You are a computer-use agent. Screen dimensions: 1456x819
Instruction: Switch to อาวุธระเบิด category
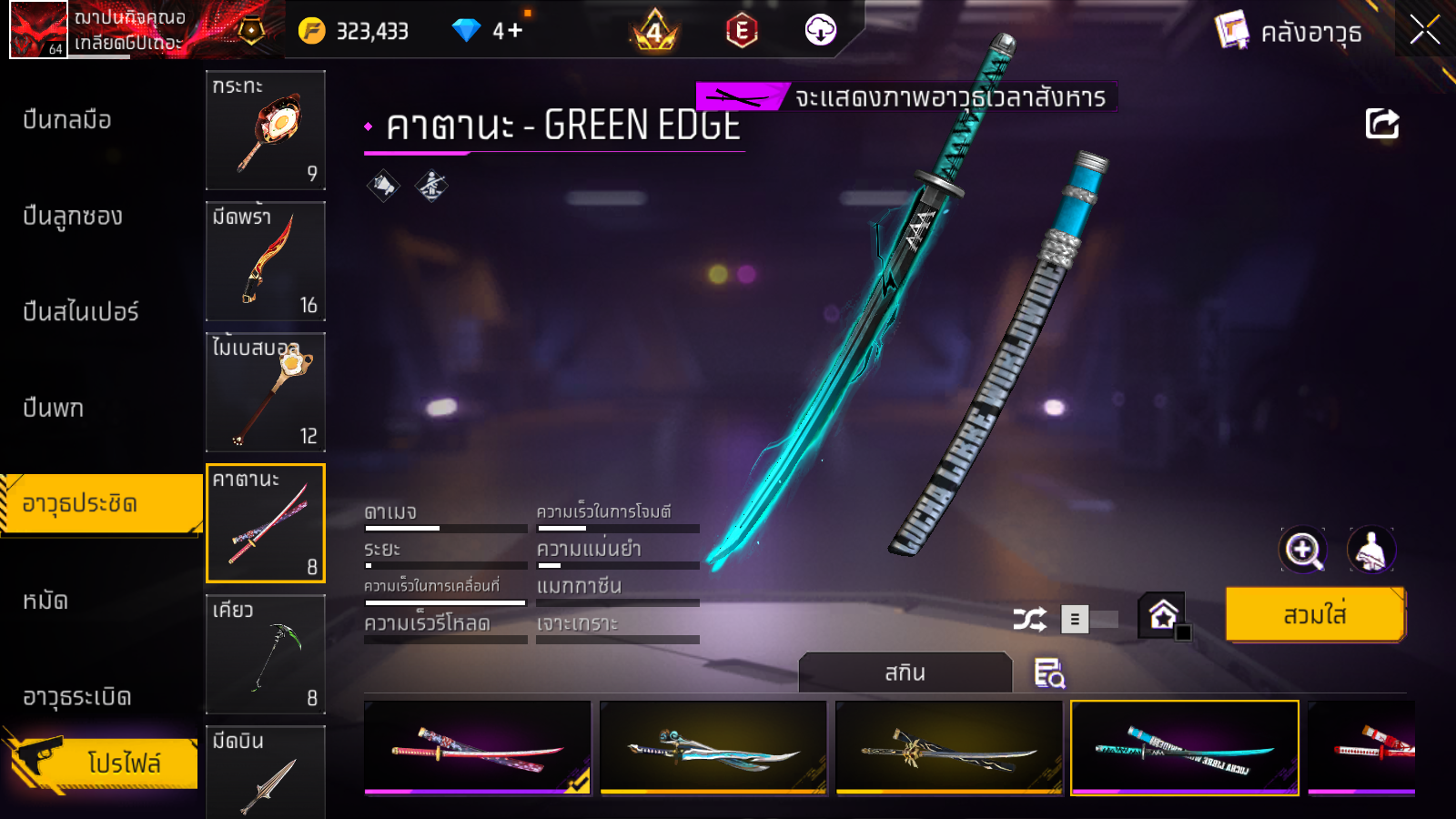(77, 697)
